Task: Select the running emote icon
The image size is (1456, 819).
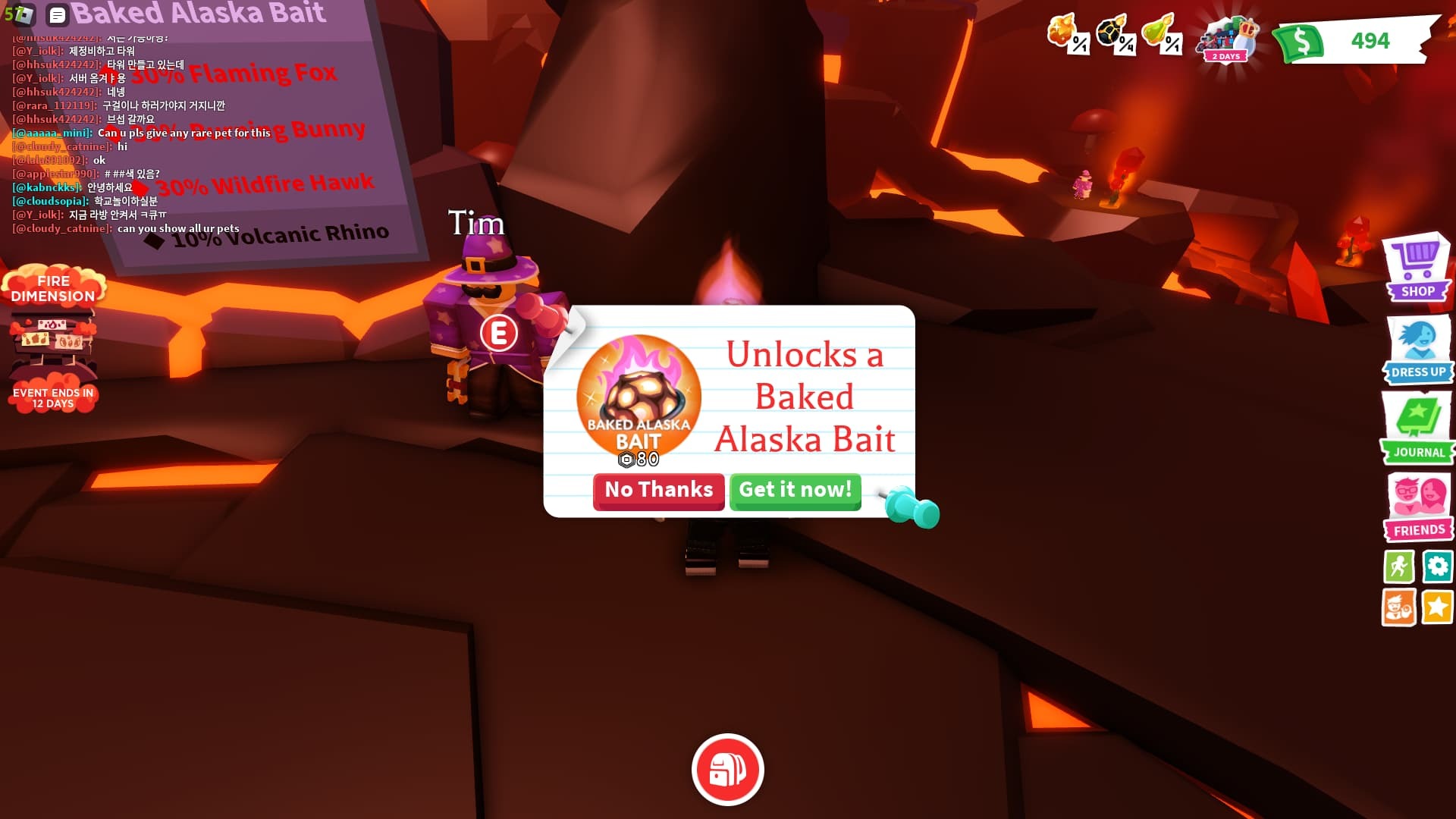Action: pyautogui.click(x=1399, y=566)
